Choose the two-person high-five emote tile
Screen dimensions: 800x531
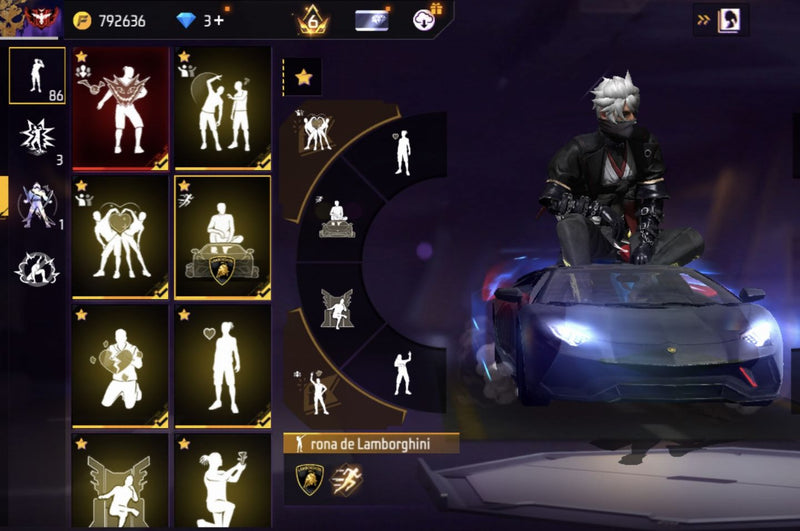click(222, 107)
